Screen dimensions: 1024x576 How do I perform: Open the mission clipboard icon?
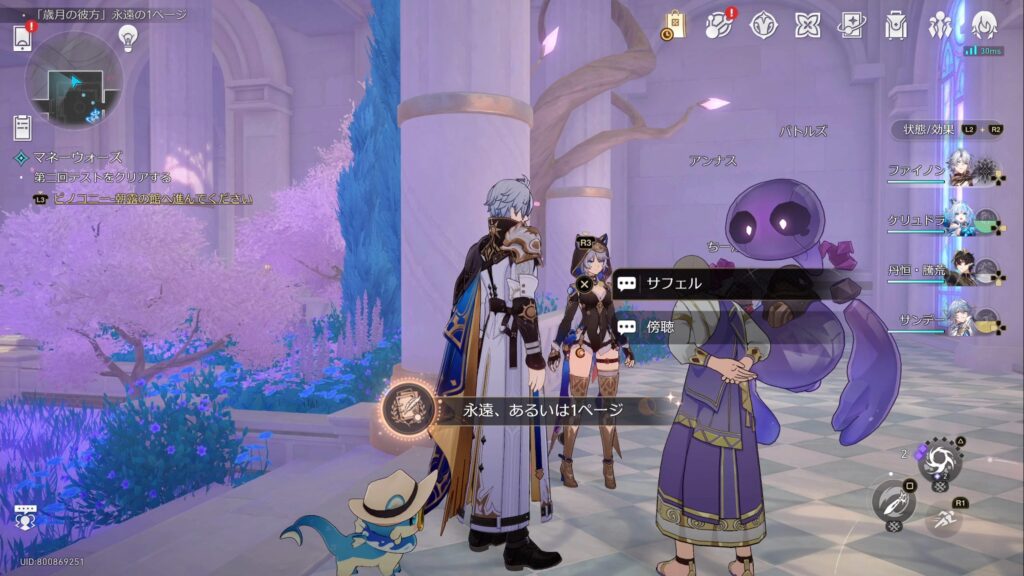pyautogui.click(x=22, y=127)
